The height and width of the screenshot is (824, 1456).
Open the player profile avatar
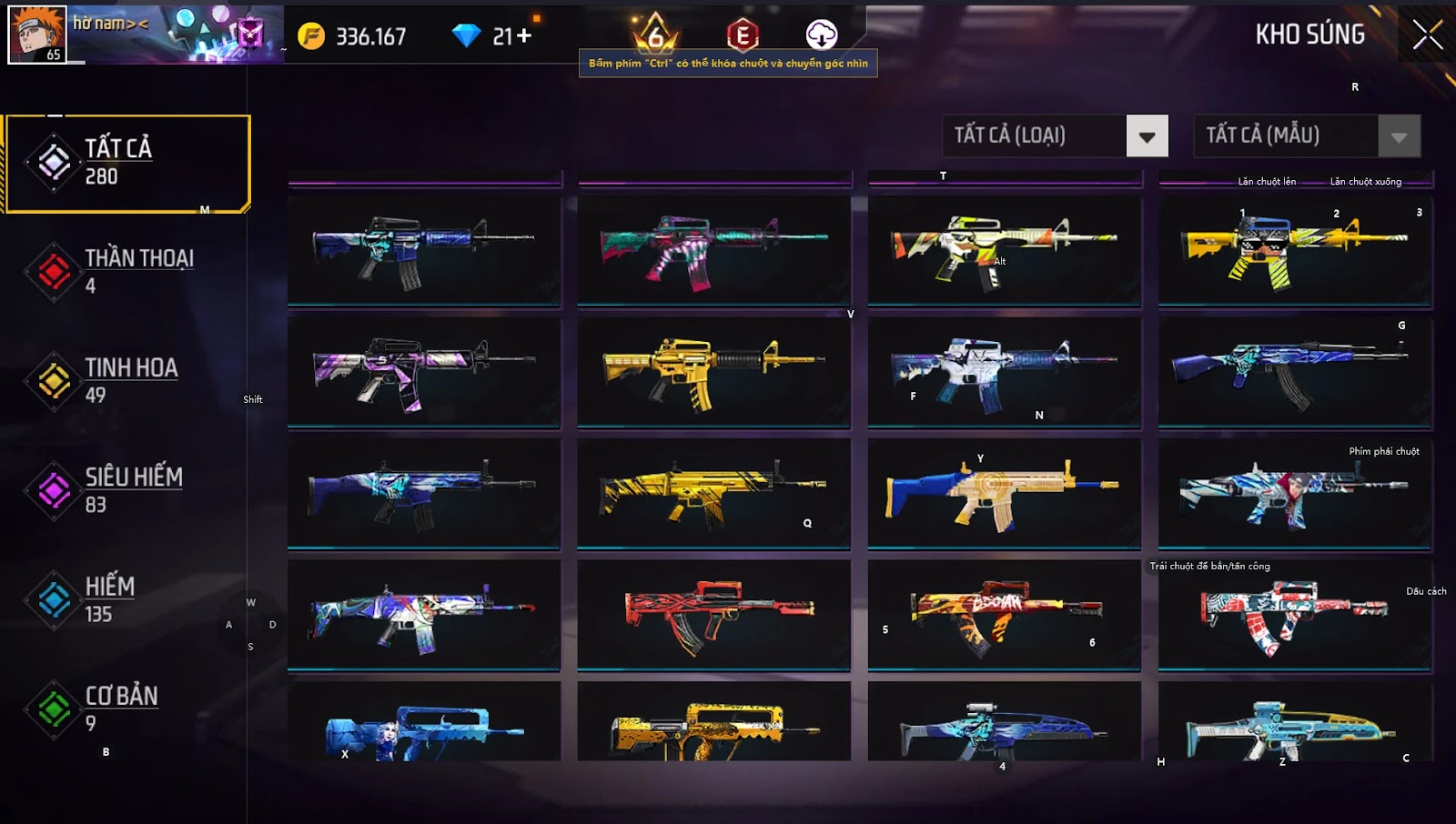pyautogui.click(x=37, y=34)
